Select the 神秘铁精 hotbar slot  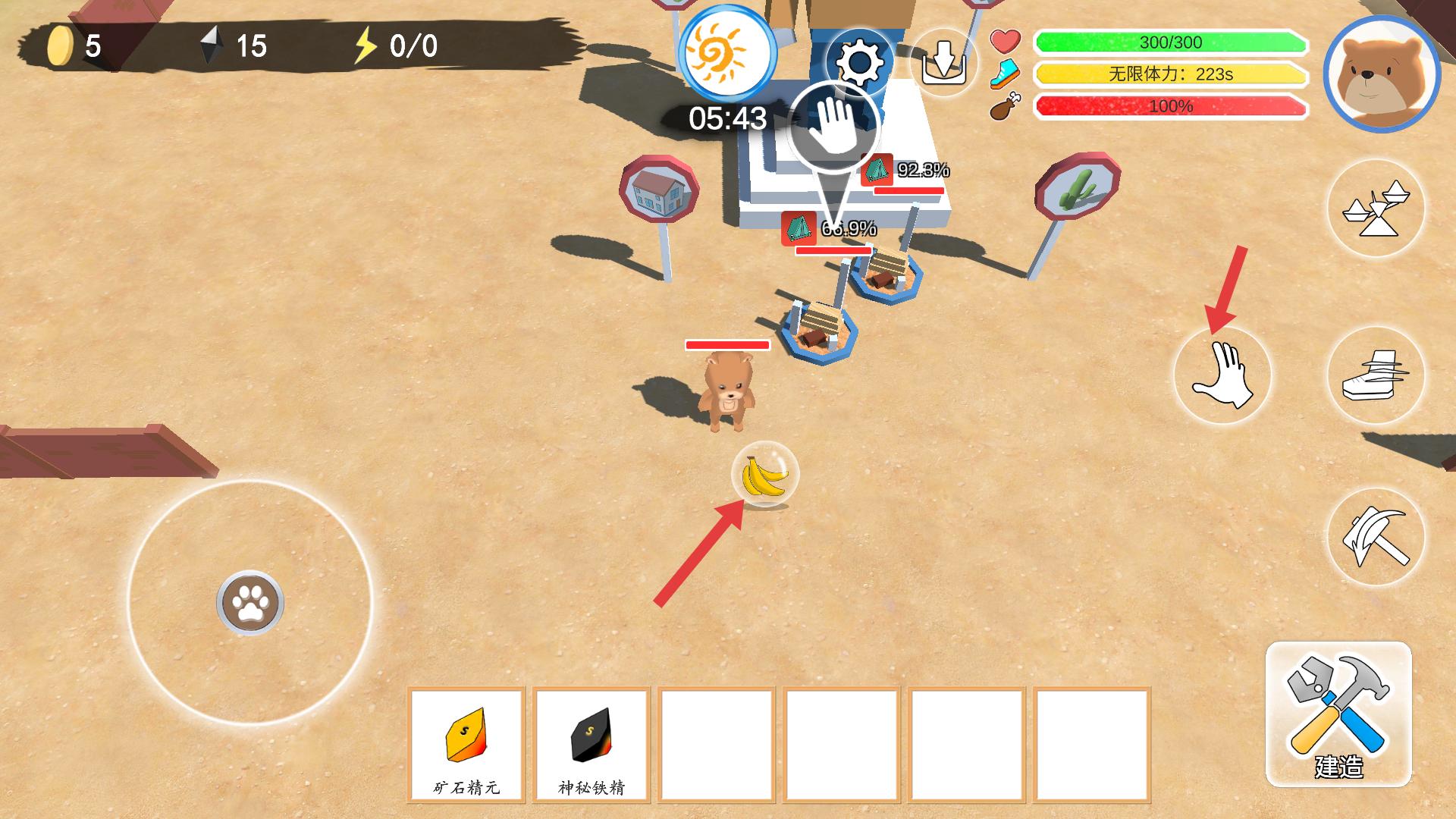coord(591,744)
